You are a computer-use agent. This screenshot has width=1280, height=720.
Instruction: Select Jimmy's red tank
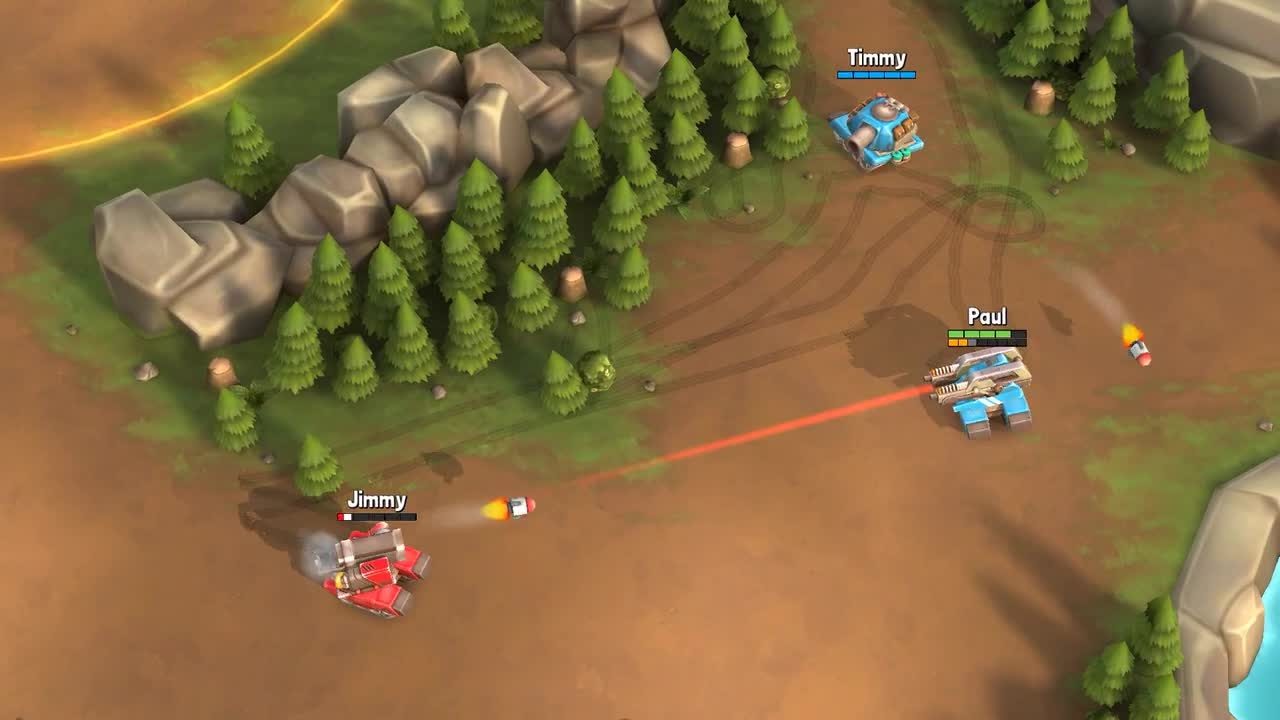coord(375,570)
